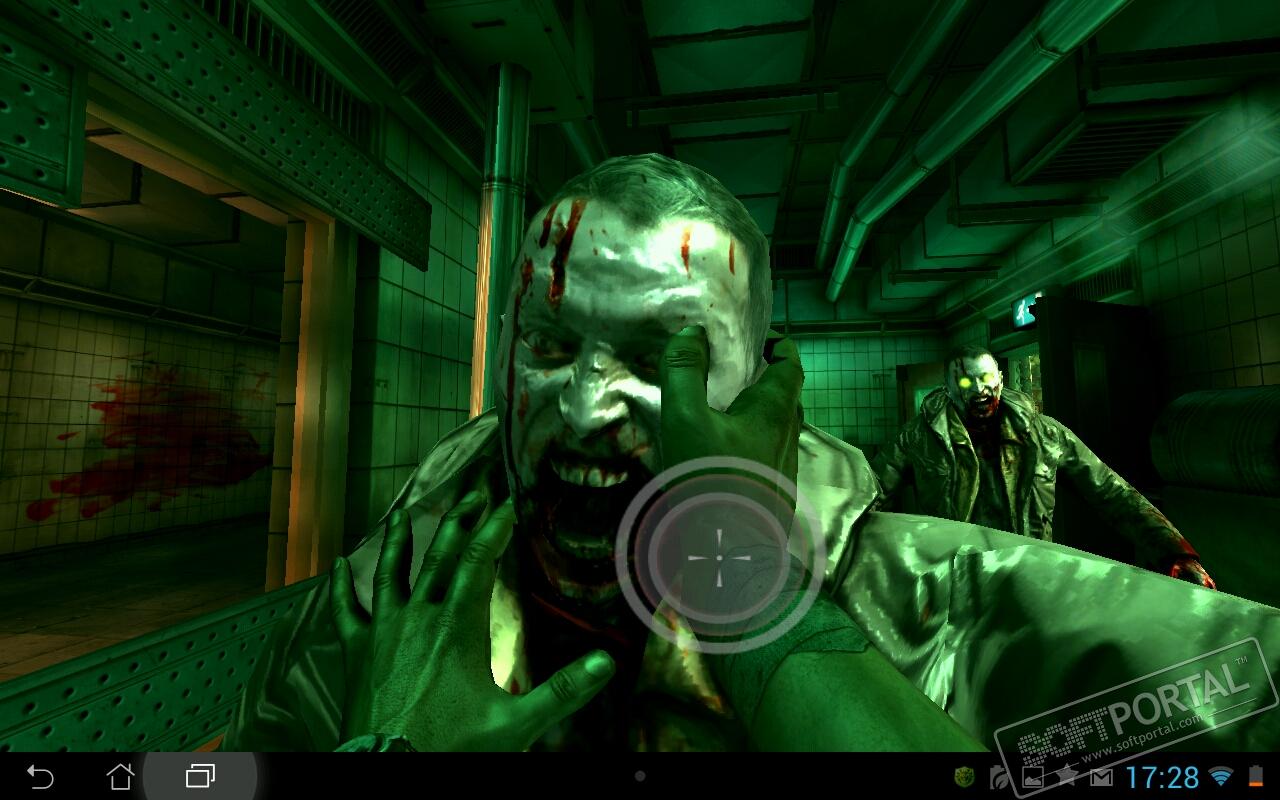The height and width of the screenshot is (800, 1280).
Task: Open the recent apps switcher
Action: coord(200,776)
